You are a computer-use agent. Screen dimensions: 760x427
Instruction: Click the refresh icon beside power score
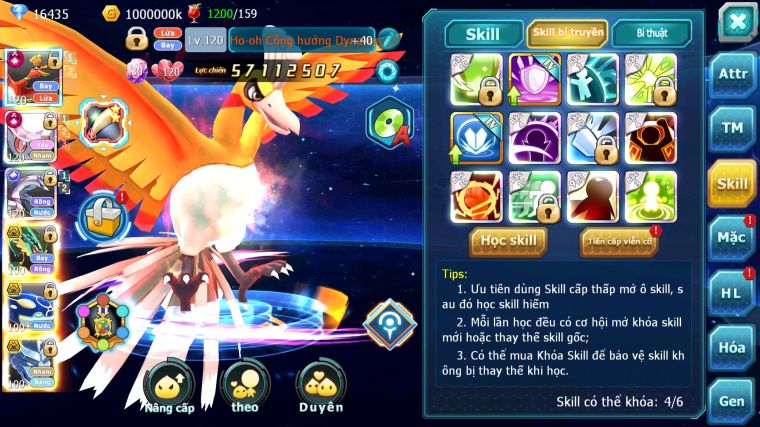click(x=387, y=70)
